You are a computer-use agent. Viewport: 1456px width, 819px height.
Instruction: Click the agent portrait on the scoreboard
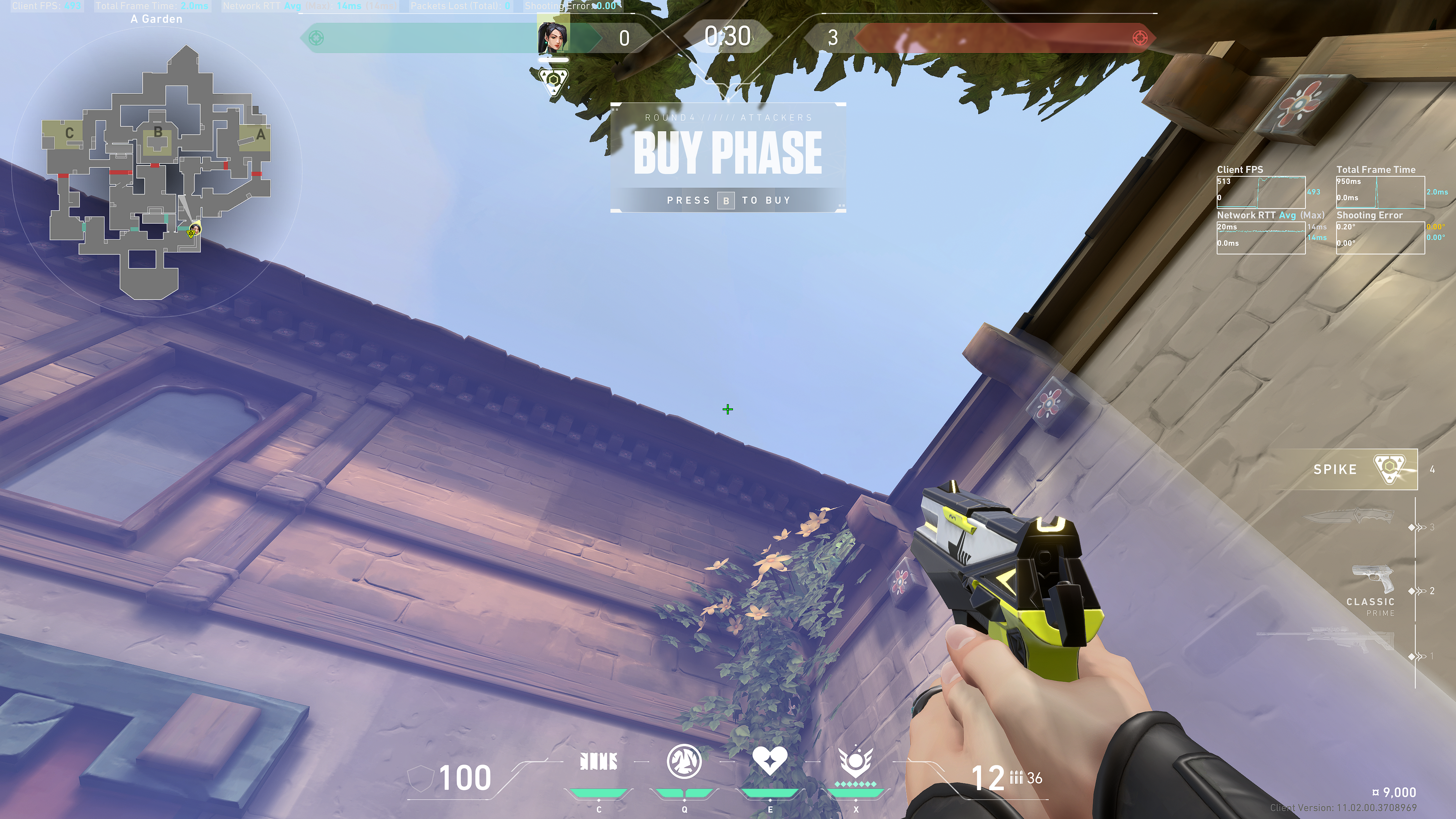coord(553,37)
